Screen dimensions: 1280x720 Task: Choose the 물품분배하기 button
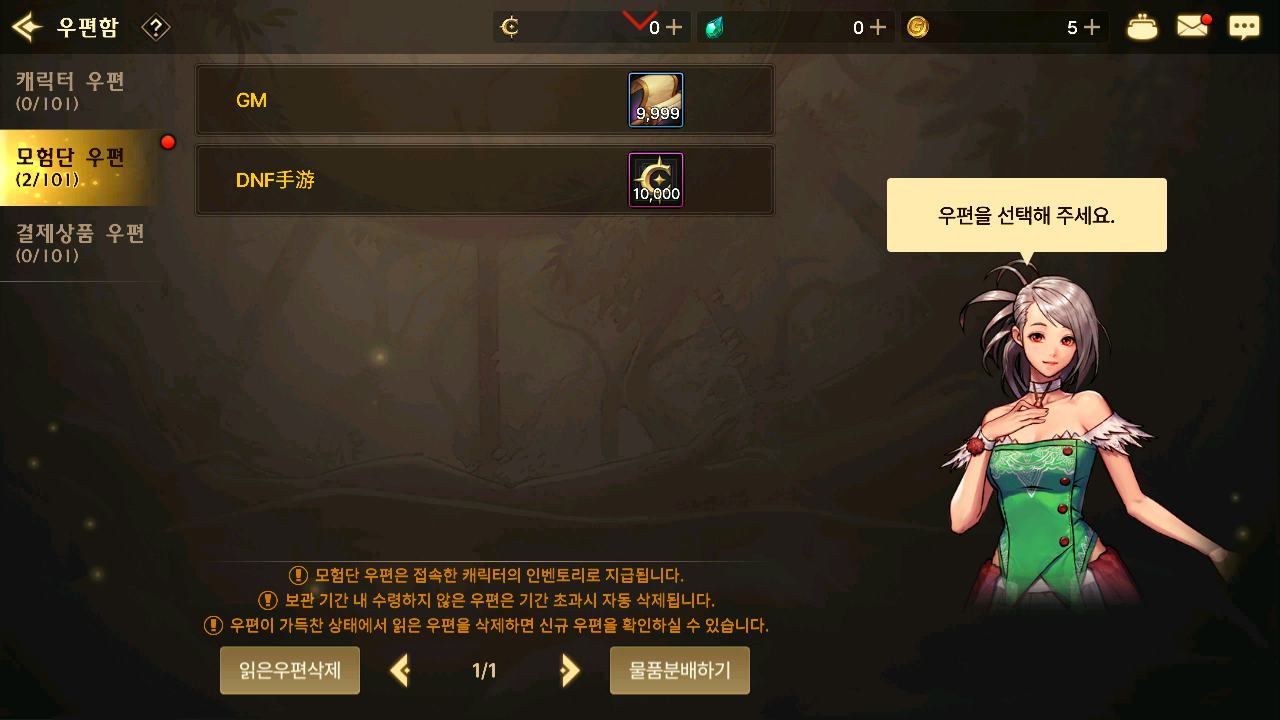680,670
